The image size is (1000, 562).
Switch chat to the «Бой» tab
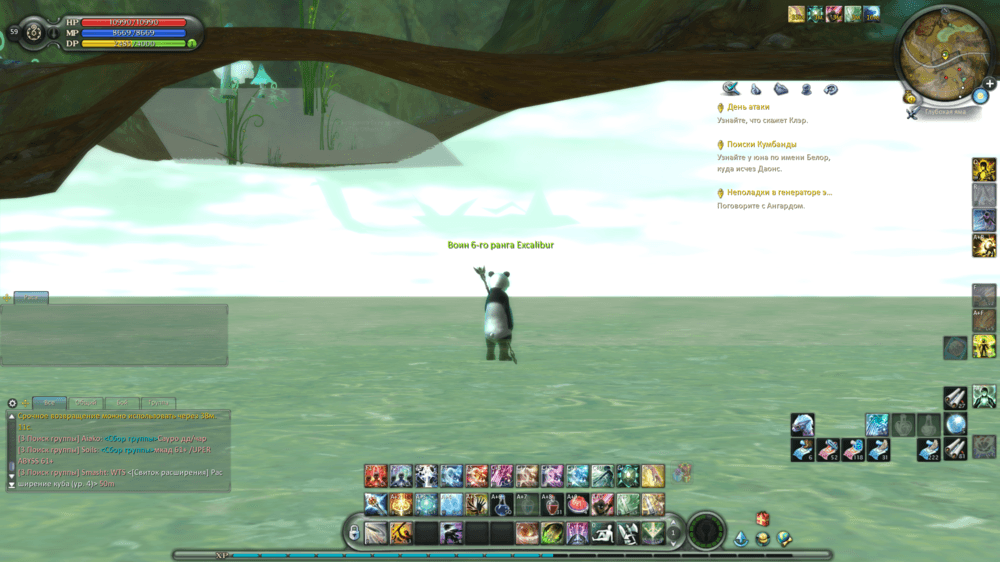coord(122,402)
